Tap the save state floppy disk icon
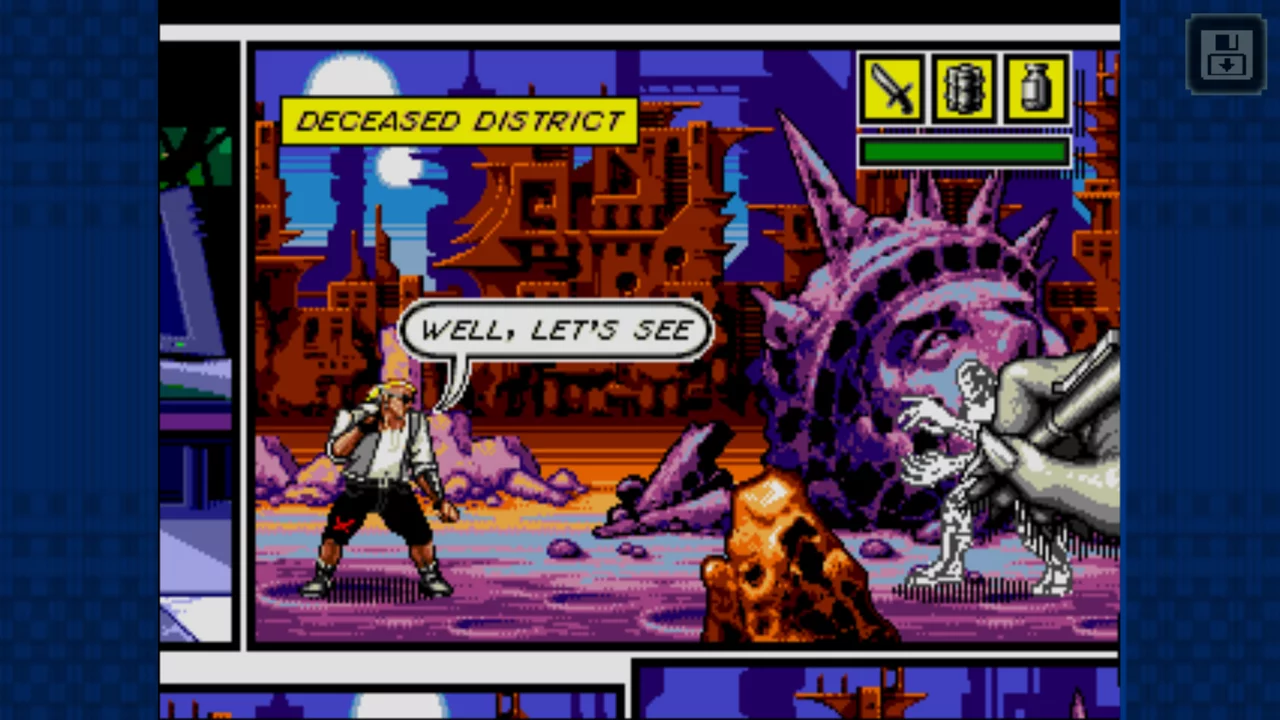This screenshot has width=1280, height=720. tap(1227, 55)
